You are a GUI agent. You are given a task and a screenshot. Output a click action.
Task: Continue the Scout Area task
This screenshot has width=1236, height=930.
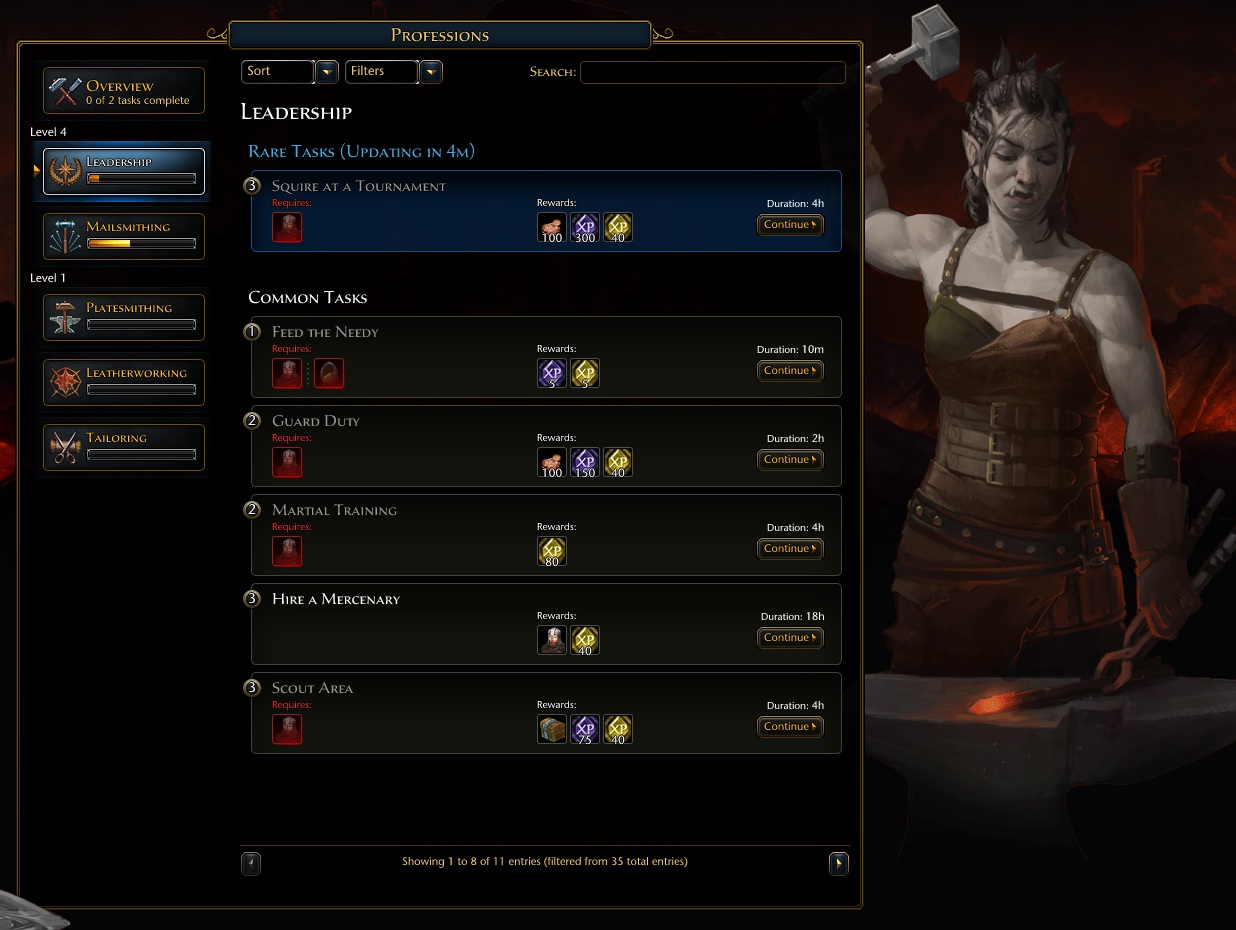[x=790, y=727]
